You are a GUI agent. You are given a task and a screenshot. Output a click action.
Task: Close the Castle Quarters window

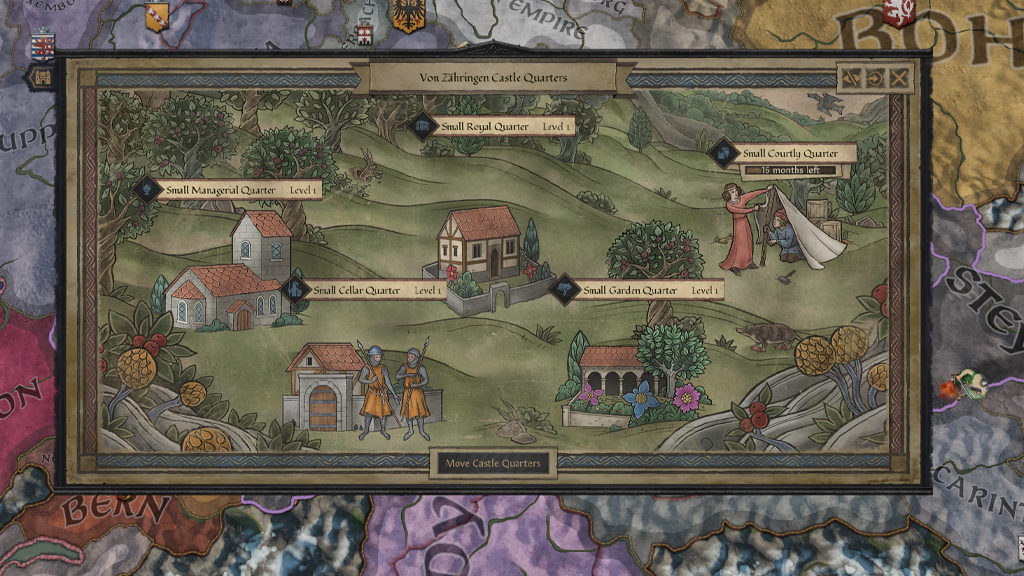[x=899, y=78]
